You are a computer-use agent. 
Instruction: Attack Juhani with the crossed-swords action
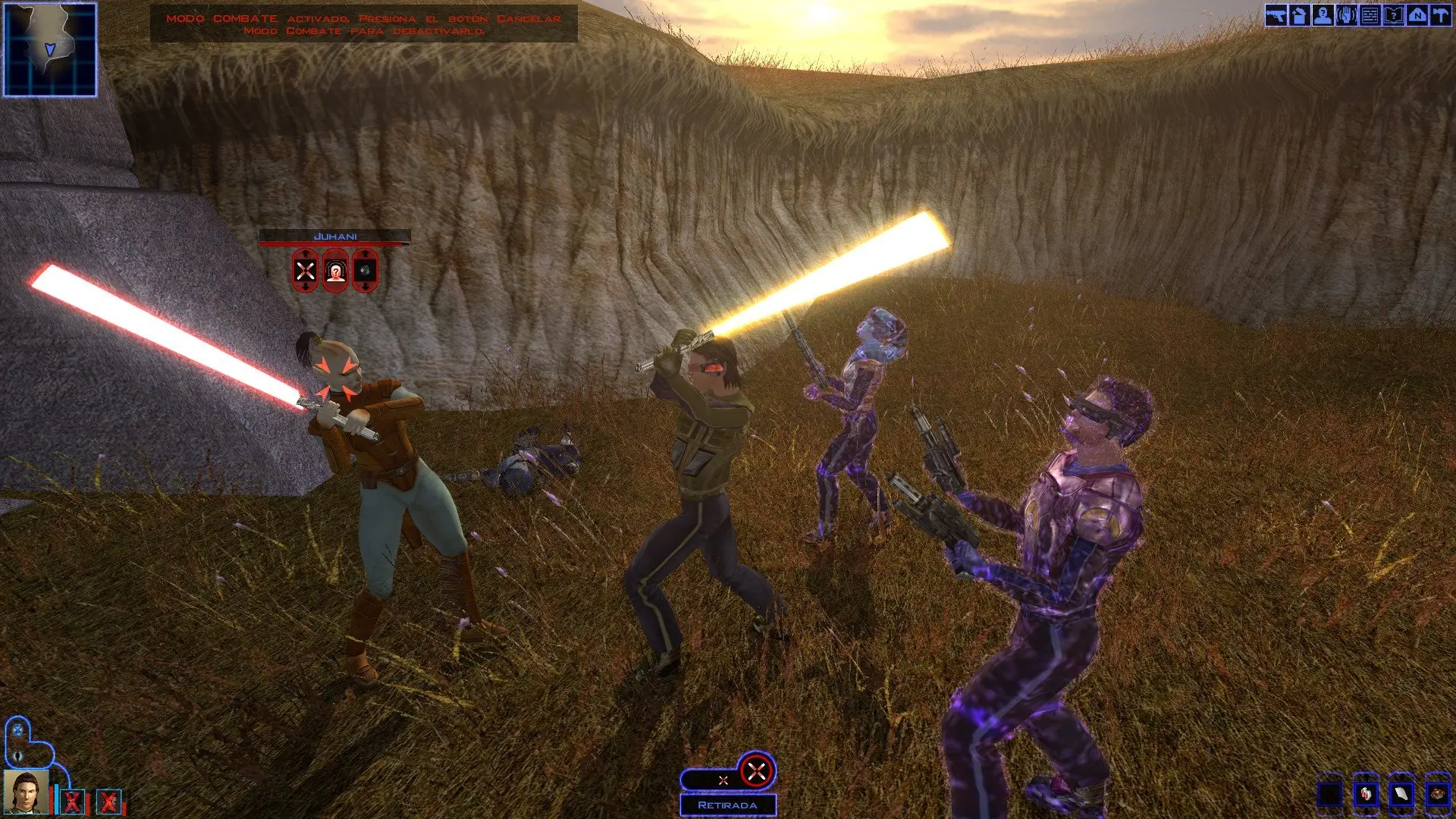[306, 271]
